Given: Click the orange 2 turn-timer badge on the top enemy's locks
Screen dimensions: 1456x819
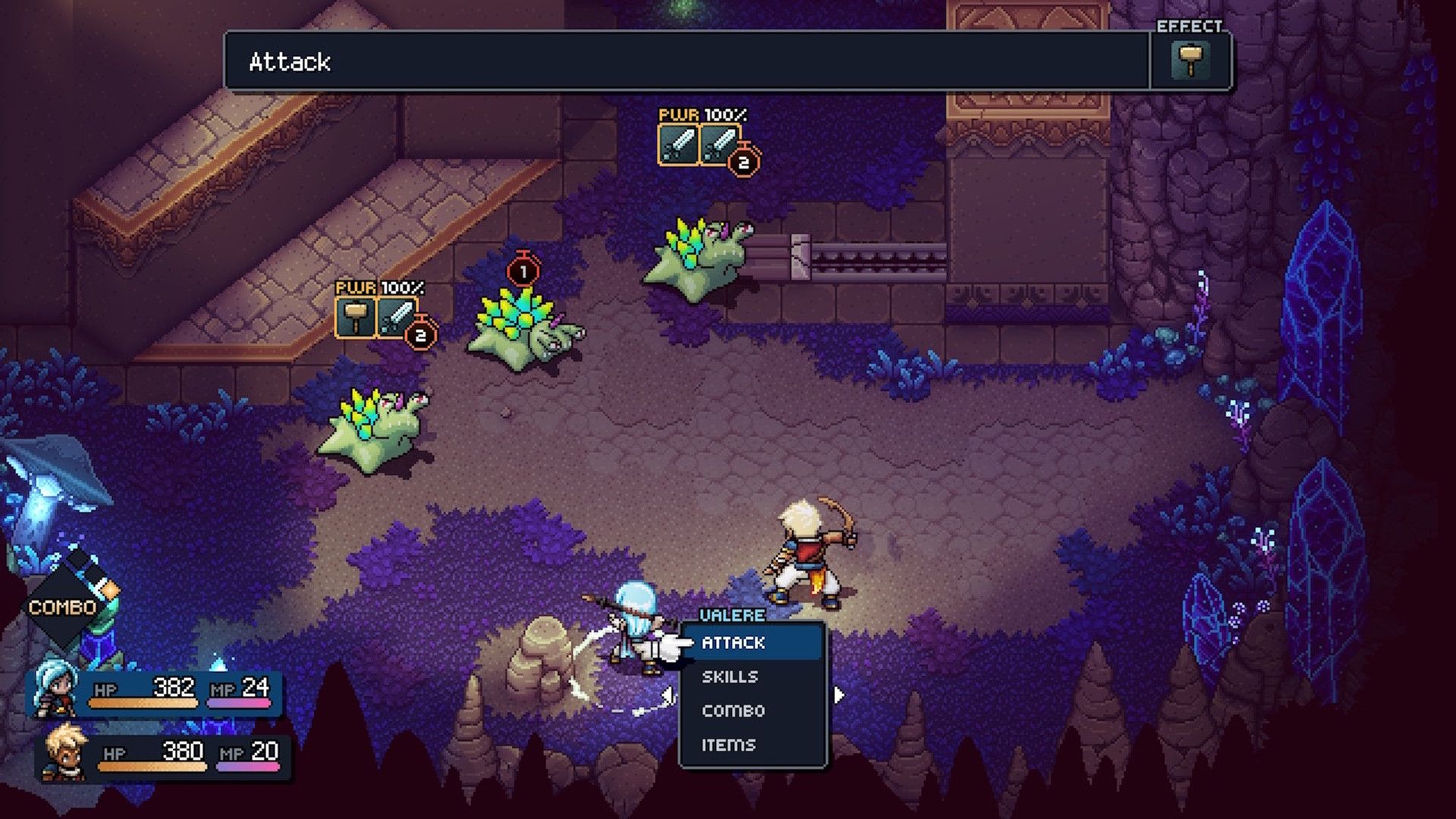Looking at the screenshot, I should pos(742,161).
